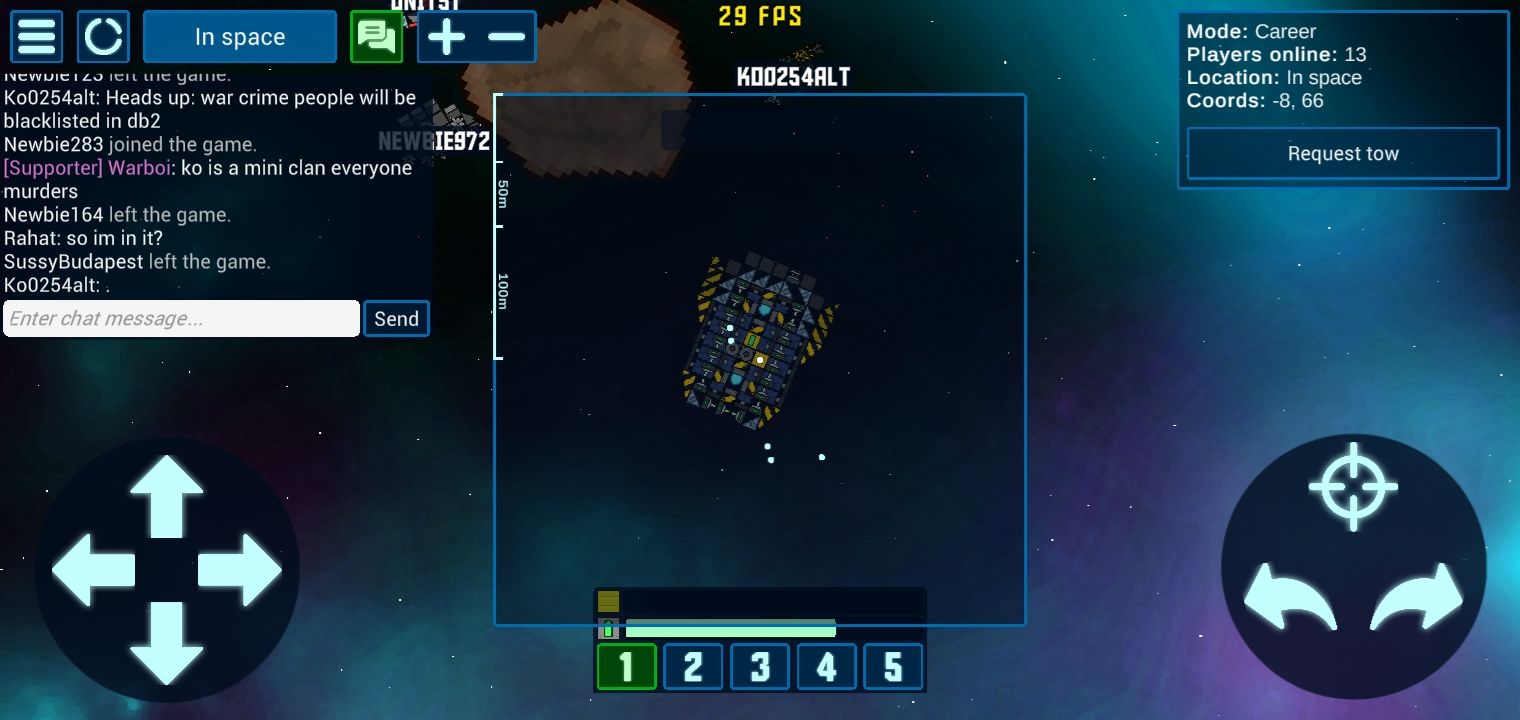Zoom in with the plus button
Viewport: 1520px width, 720px height.
tap(447, 37)
